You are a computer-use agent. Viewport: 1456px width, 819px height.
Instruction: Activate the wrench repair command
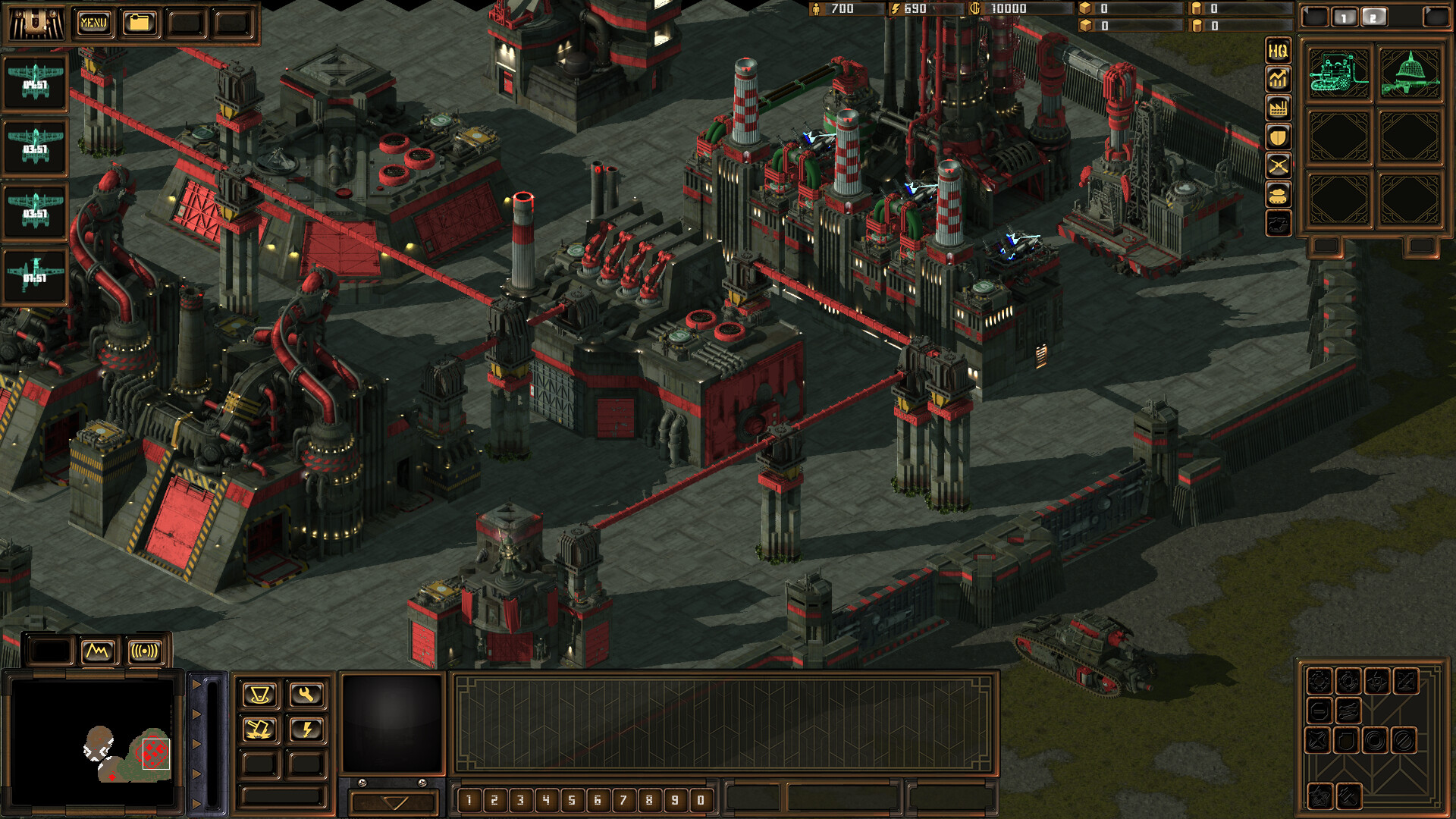click(306, 694)
